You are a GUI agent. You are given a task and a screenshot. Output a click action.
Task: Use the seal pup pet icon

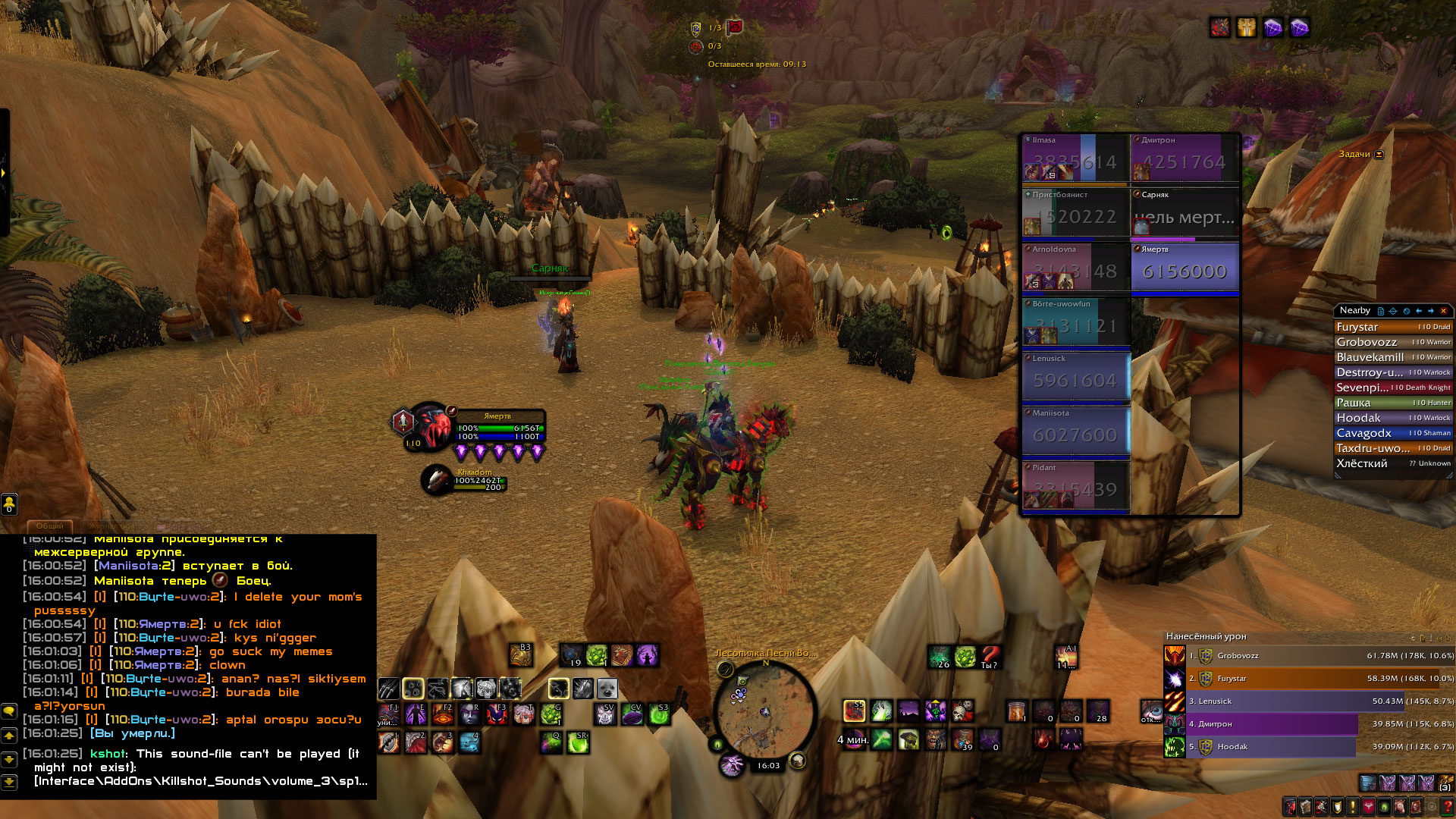[x=607, y=689]
